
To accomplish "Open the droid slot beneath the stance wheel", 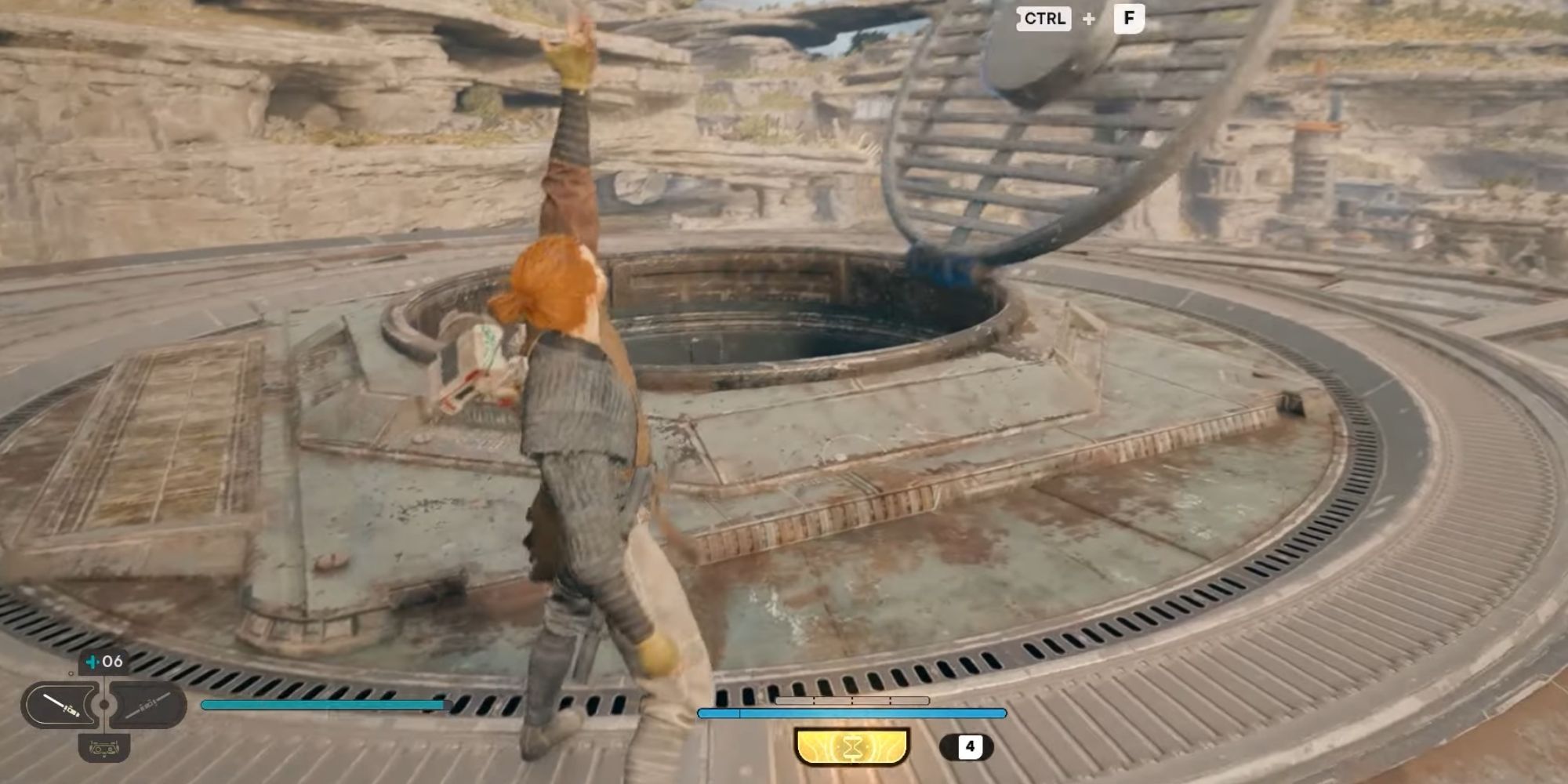I will coord(104,750).
